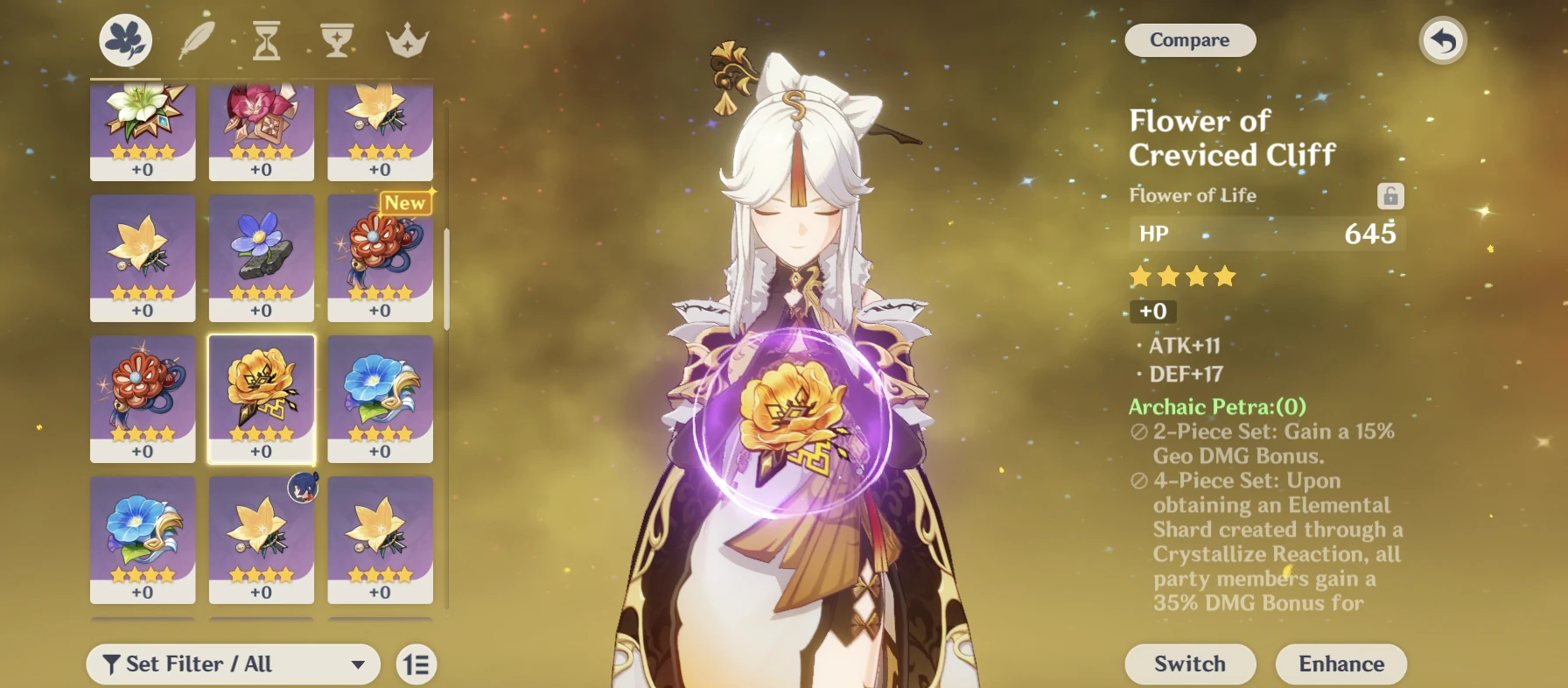The height and width of the screenshot is (688, 1568).
Task: Select the Flower of Life artifact tab icon
Action: (x=126, y=39)
